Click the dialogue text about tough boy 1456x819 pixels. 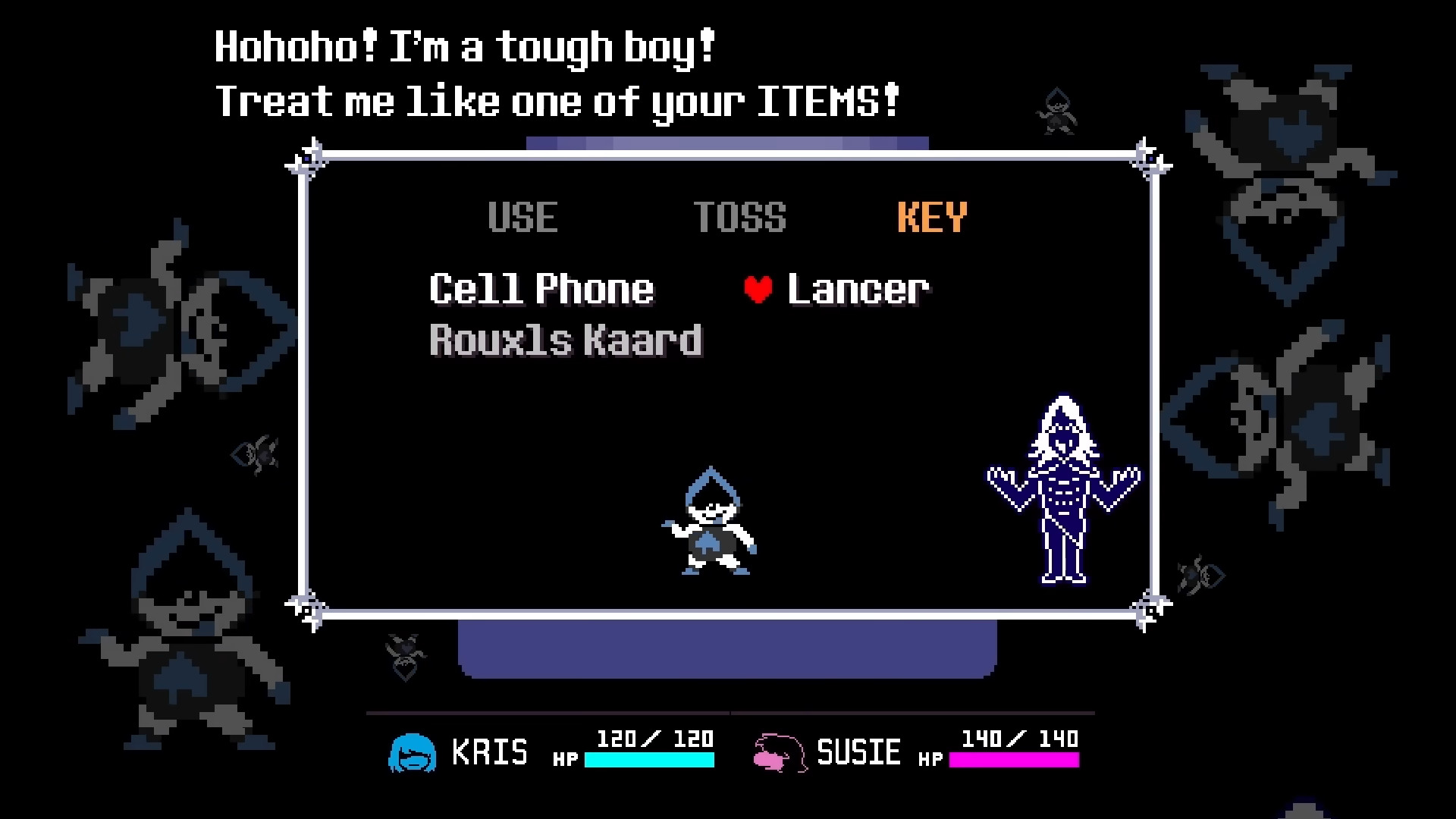click(463, 45)
